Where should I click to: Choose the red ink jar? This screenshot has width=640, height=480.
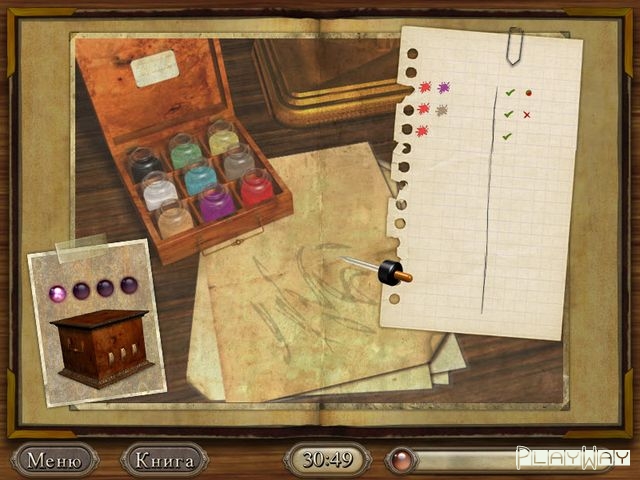click(256, 187)
